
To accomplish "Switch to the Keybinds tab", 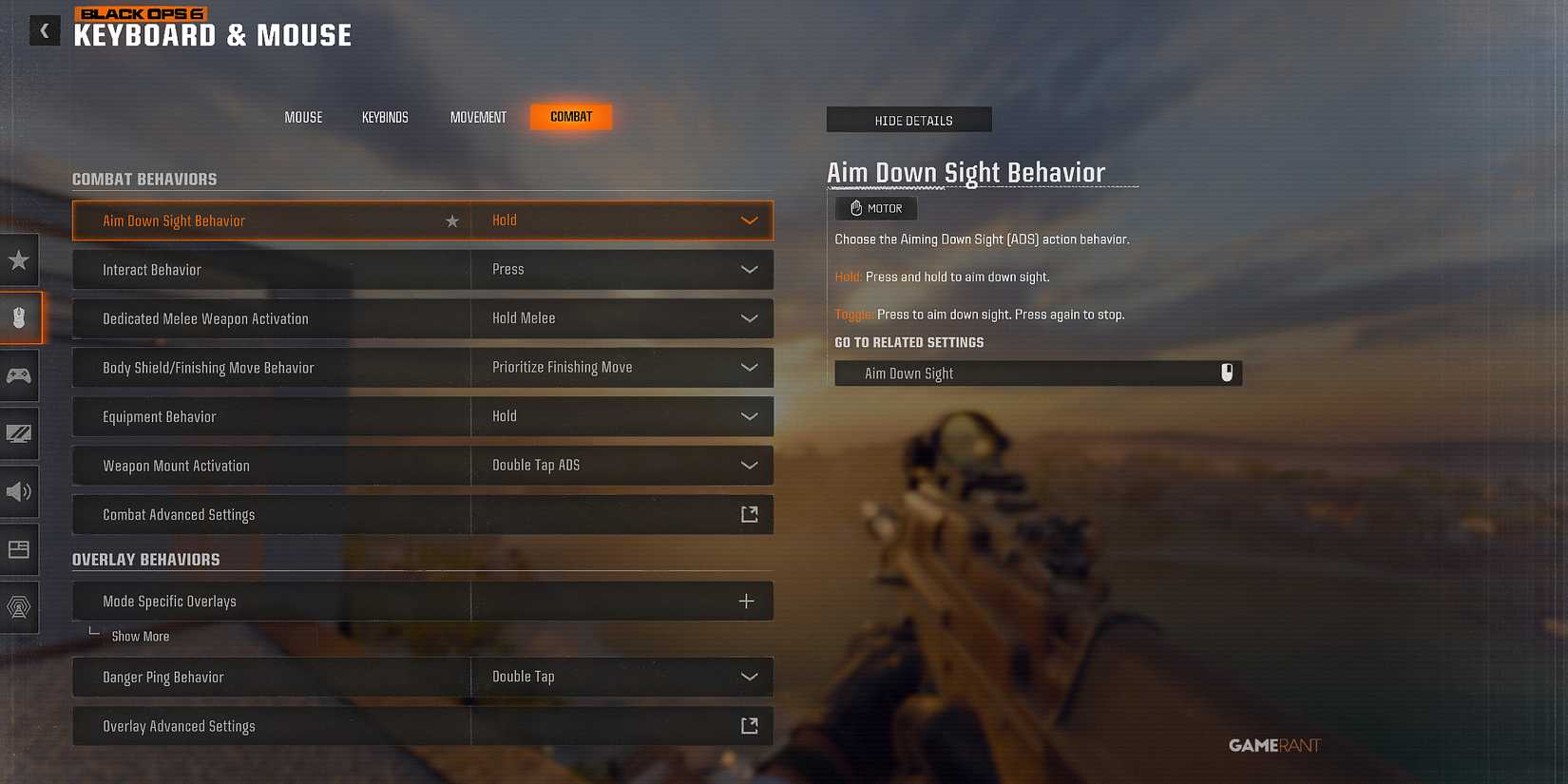I will pyautogui.click(x=384, y=117).
